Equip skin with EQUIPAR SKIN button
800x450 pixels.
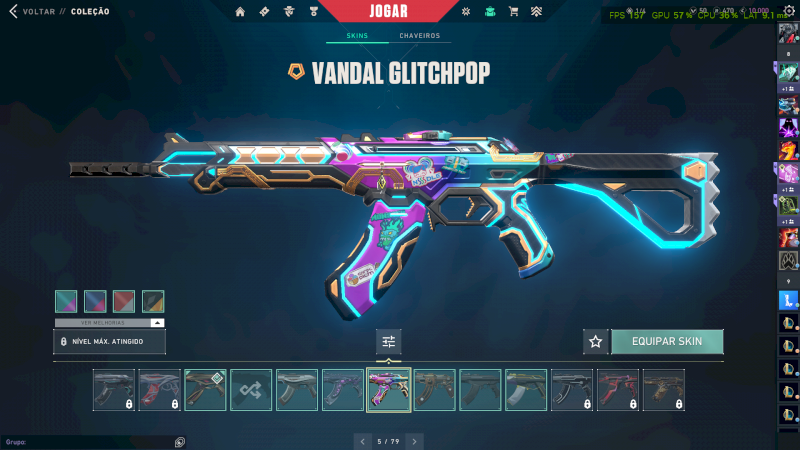[666, 342]
